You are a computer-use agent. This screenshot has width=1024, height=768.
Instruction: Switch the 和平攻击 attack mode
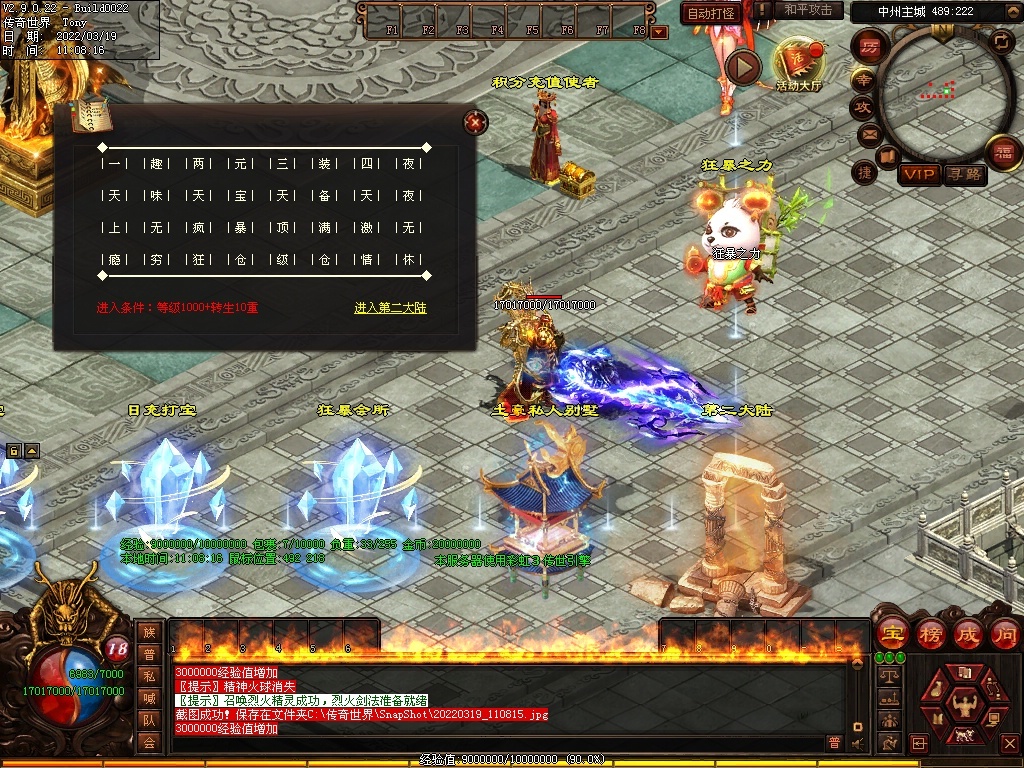click(807, 10)
